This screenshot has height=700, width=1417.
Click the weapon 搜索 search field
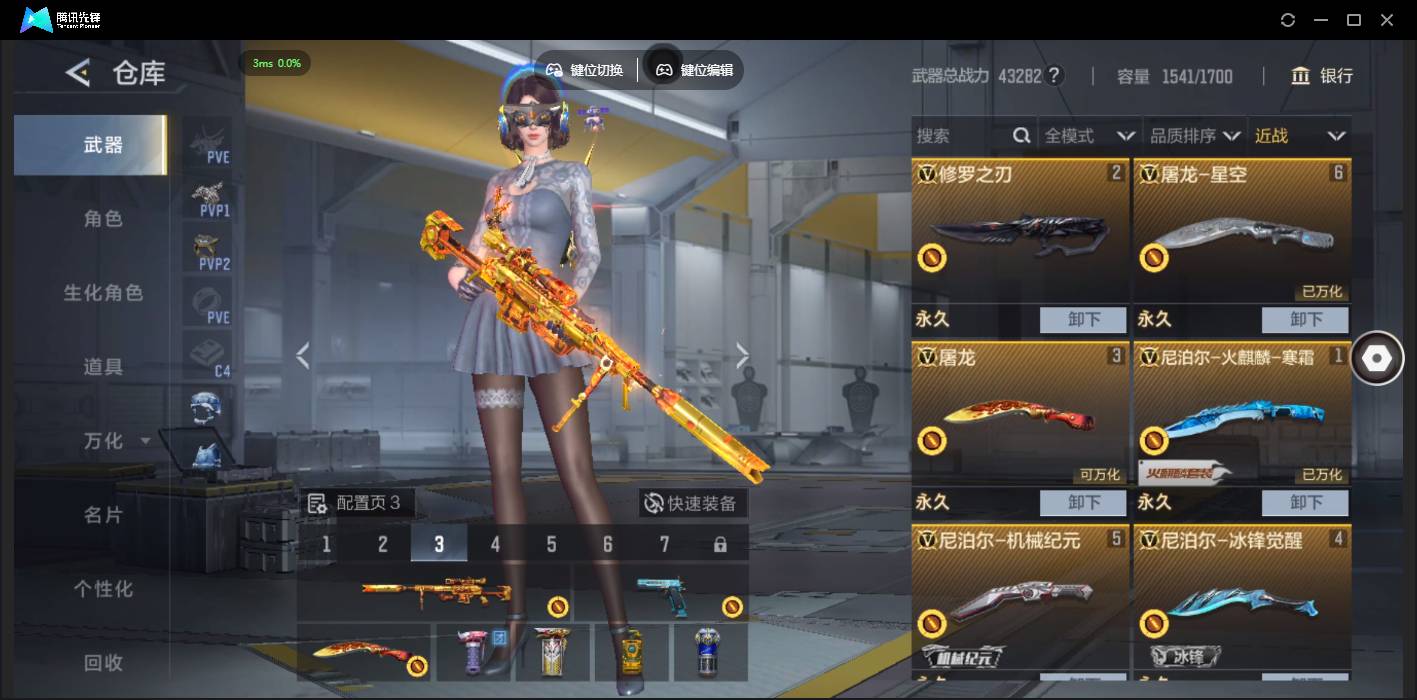coord(960,136)
